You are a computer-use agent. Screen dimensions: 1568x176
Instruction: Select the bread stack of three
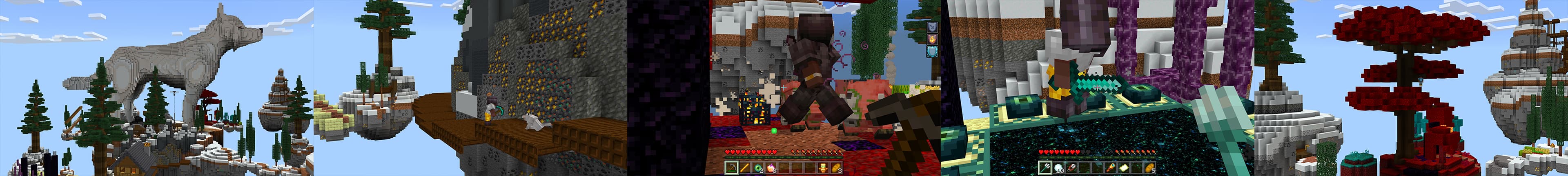(x=837, y=168)
